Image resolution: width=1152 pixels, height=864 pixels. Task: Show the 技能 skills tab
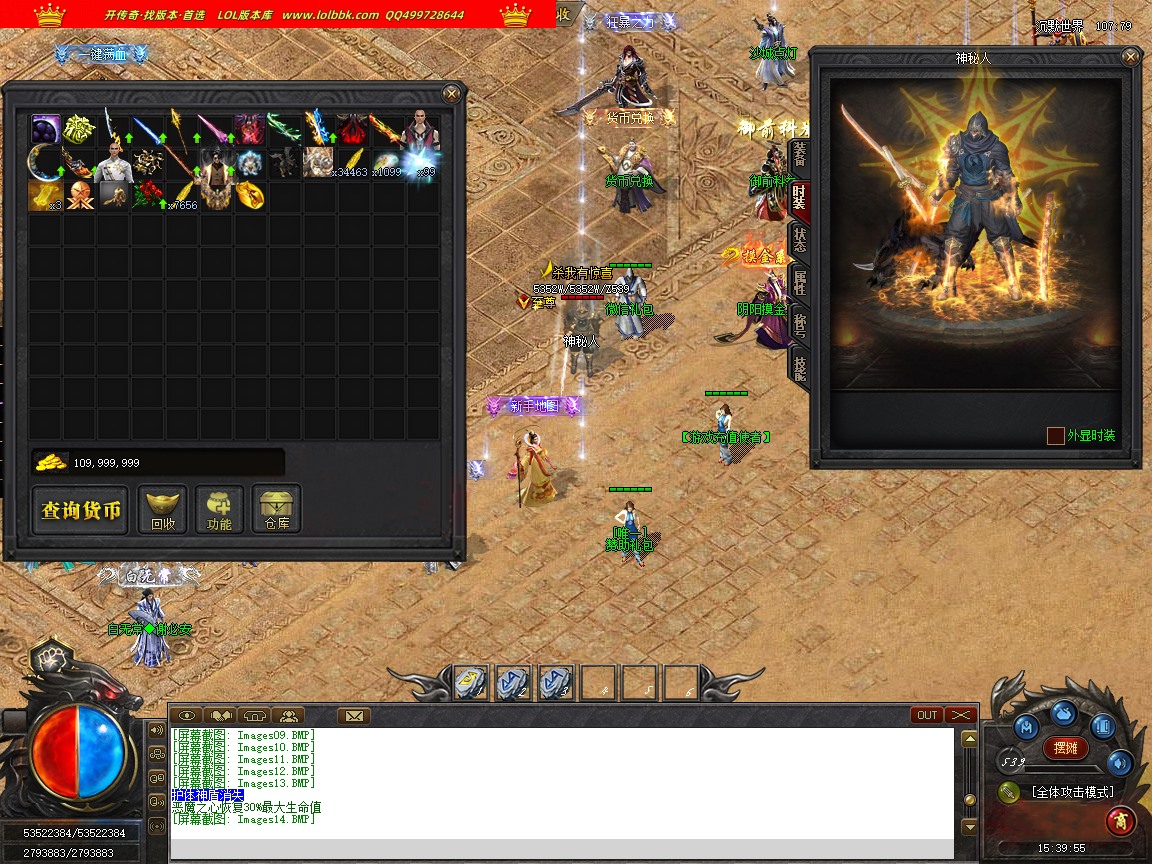click(799, 366)
